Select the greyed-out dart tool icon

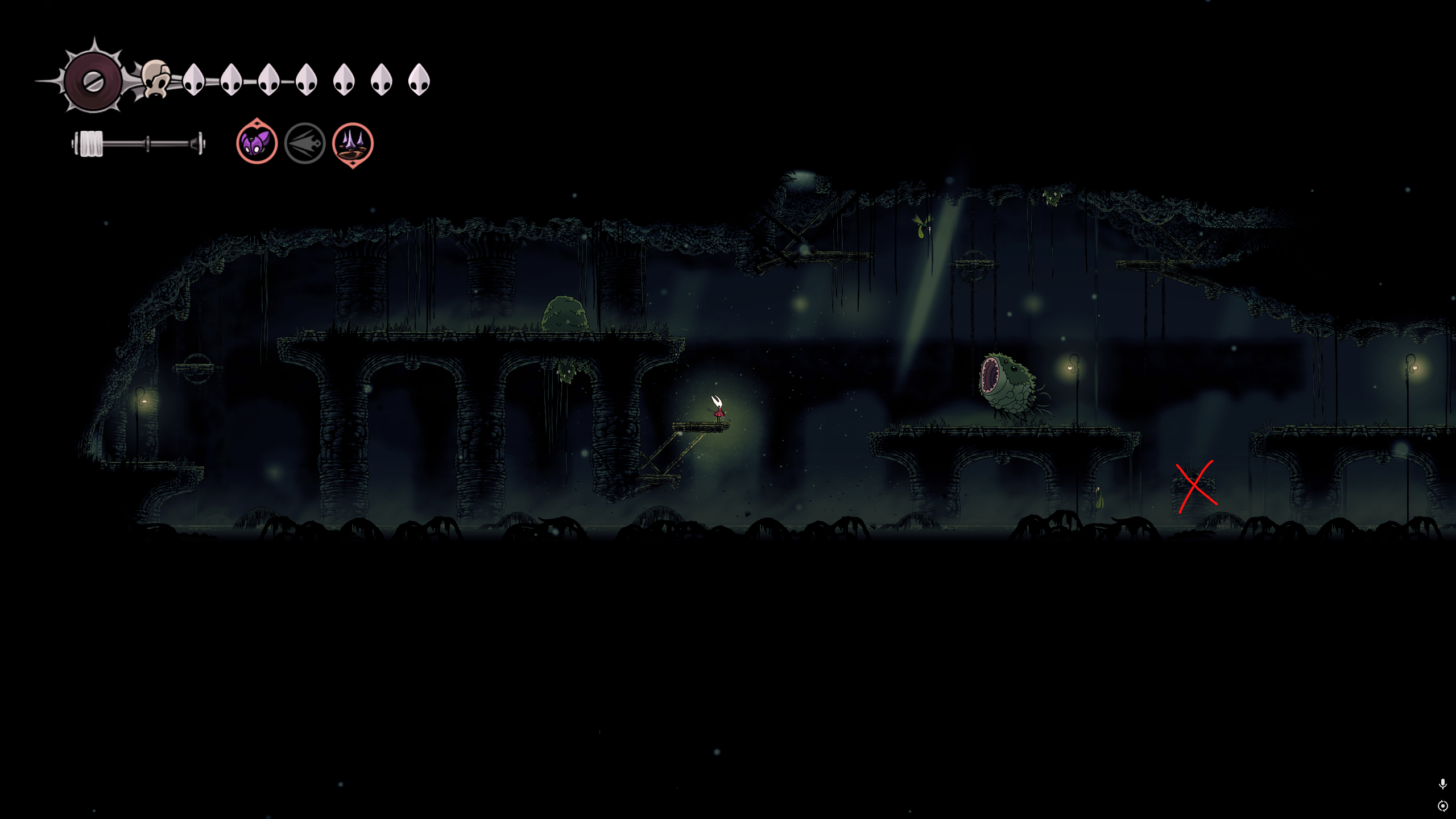[x=305, y=143]
